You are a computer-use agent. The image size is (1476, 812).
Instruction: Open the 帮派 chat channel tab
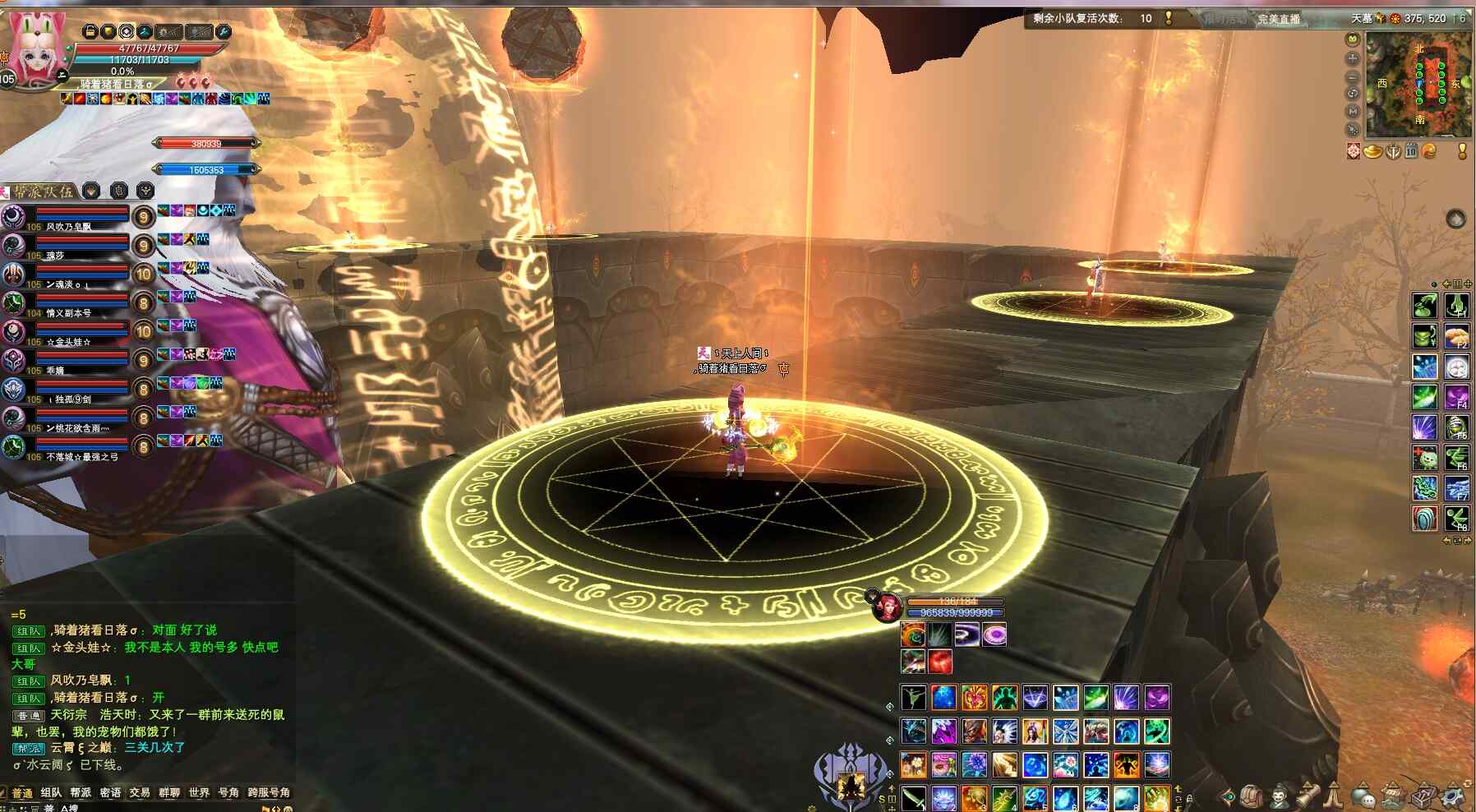[81, 793]
